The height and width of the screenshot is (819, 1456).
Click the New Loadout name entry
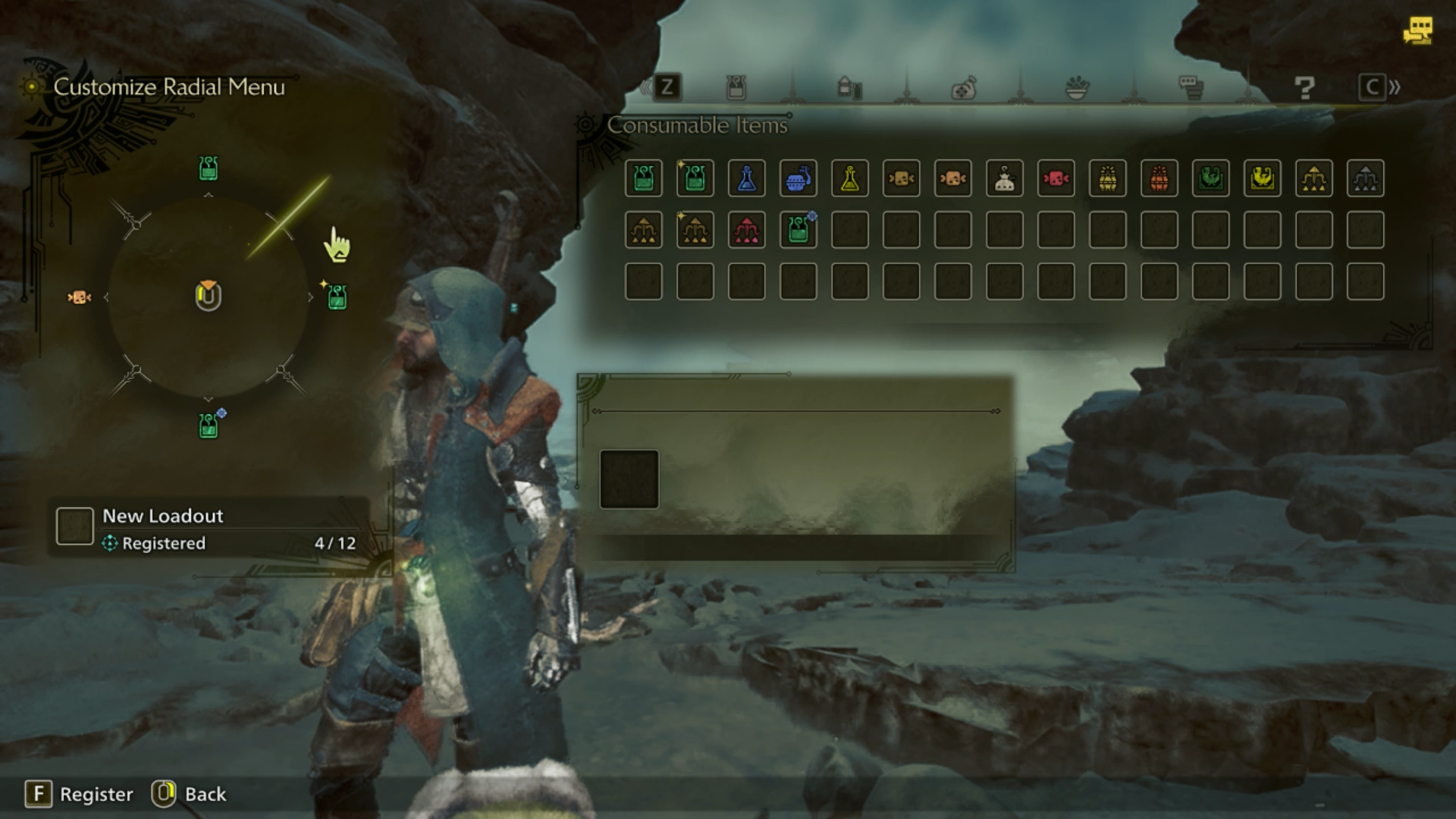coord(163,516)
